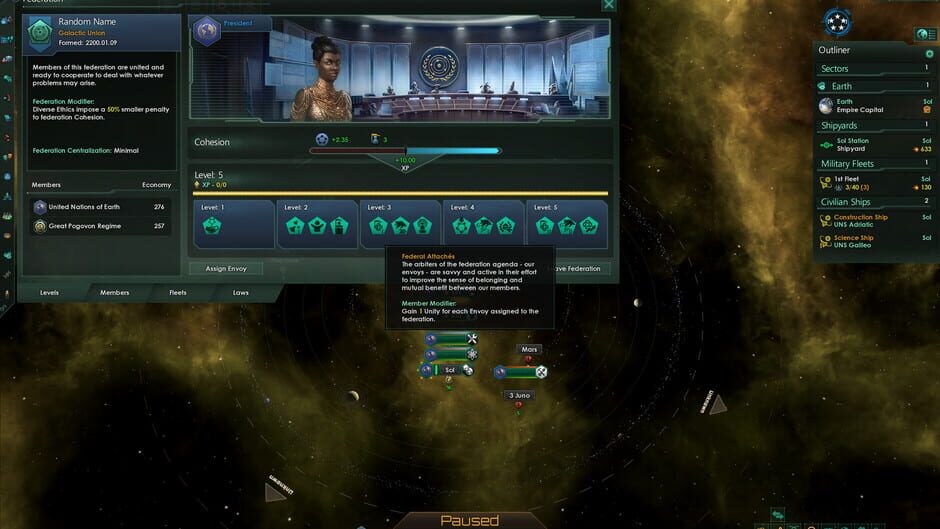Click the federation President emblem icon

[x=207, y=30]
